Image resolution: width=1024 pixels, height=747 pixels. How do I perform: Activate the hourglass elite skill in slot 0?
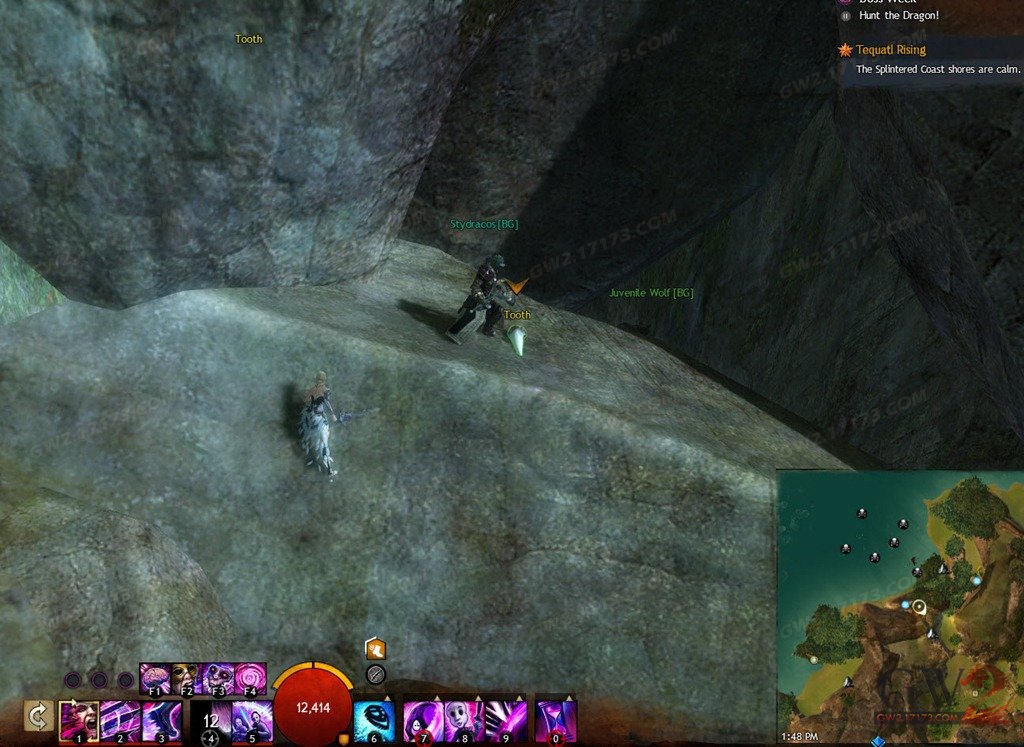click(556, 720)
